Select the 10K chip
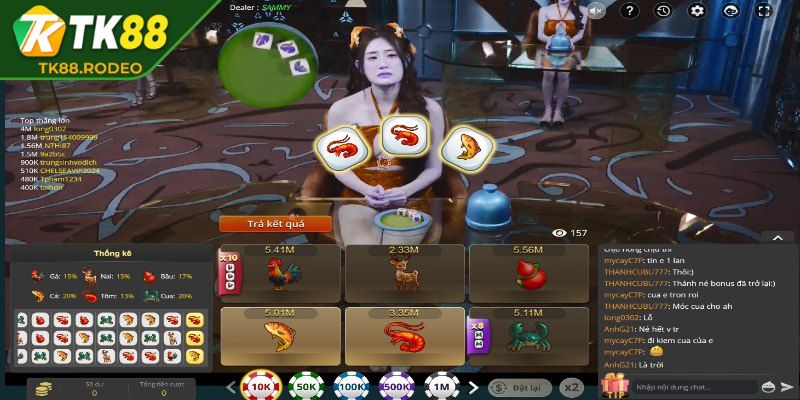Image resolution: width=800 pixels, height=400 pixels. (x=262, y=387)
